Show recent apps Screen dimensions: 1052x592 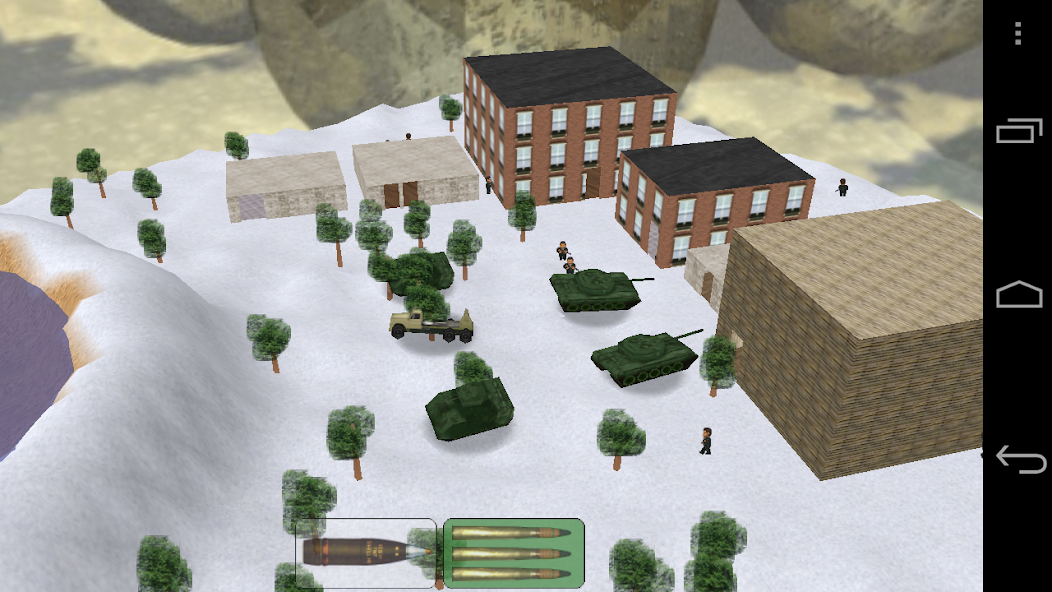pos(1018,131)
